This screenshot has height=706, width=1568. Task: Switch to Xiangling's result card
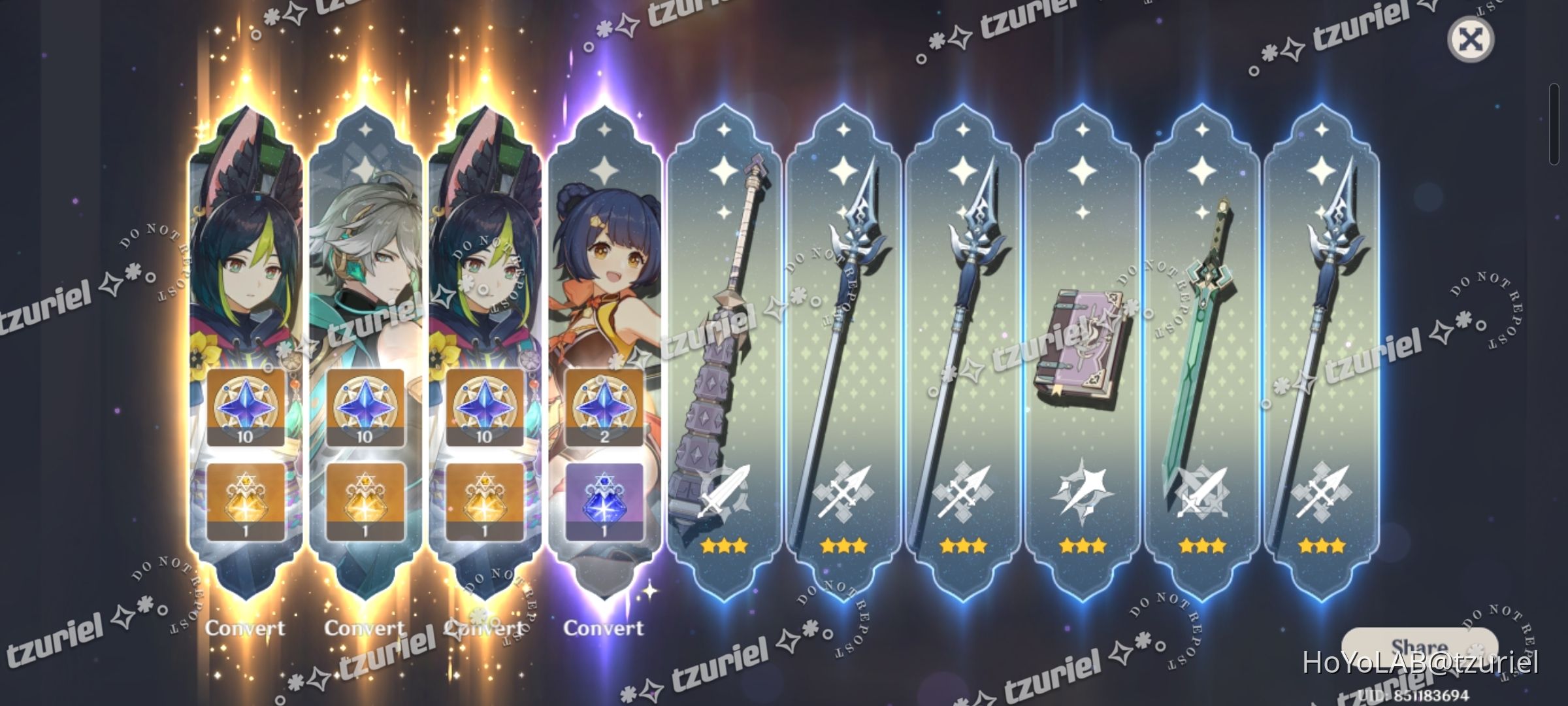point(606,261)
